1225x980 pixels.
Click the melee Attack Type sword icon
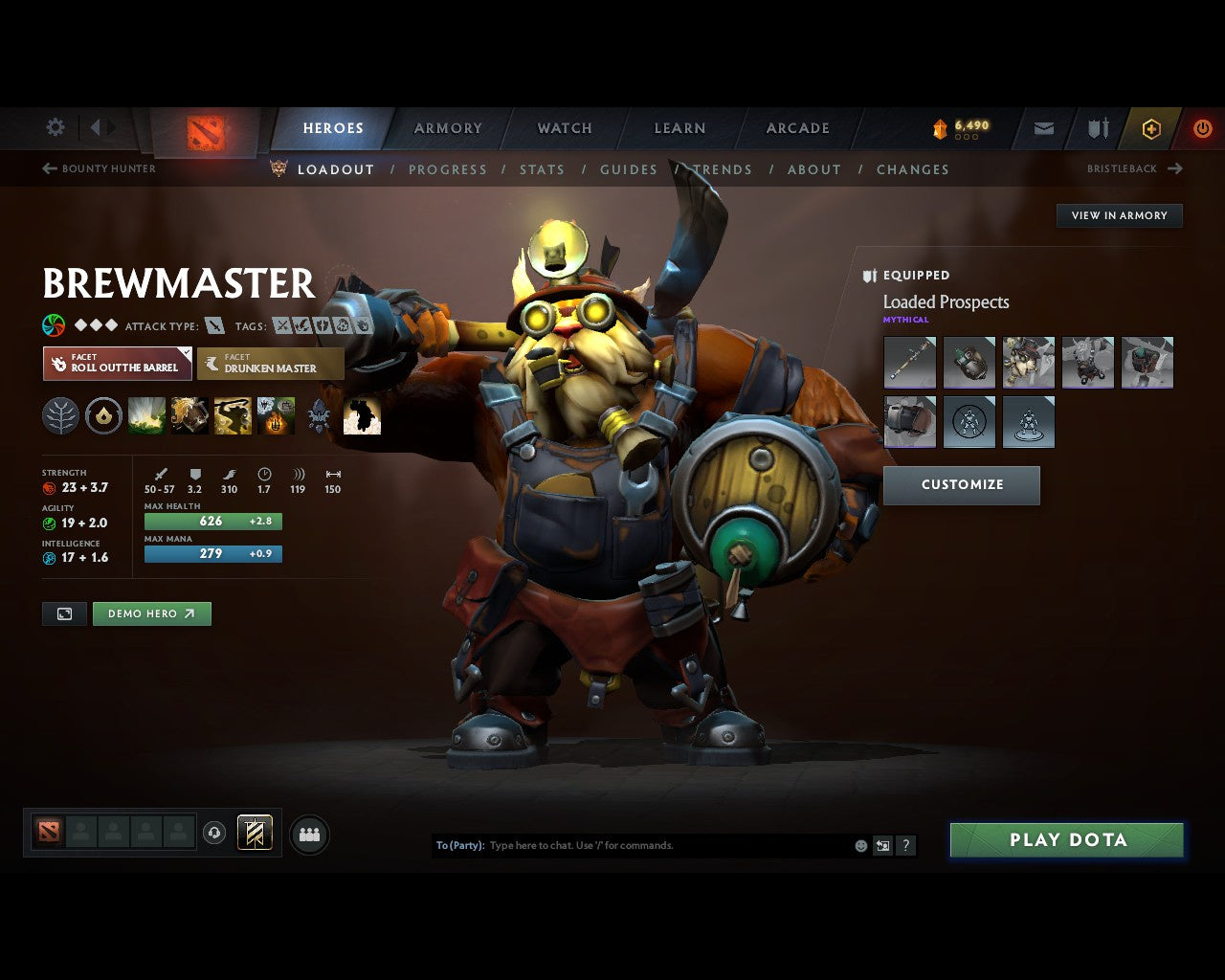tap(214, 325)
